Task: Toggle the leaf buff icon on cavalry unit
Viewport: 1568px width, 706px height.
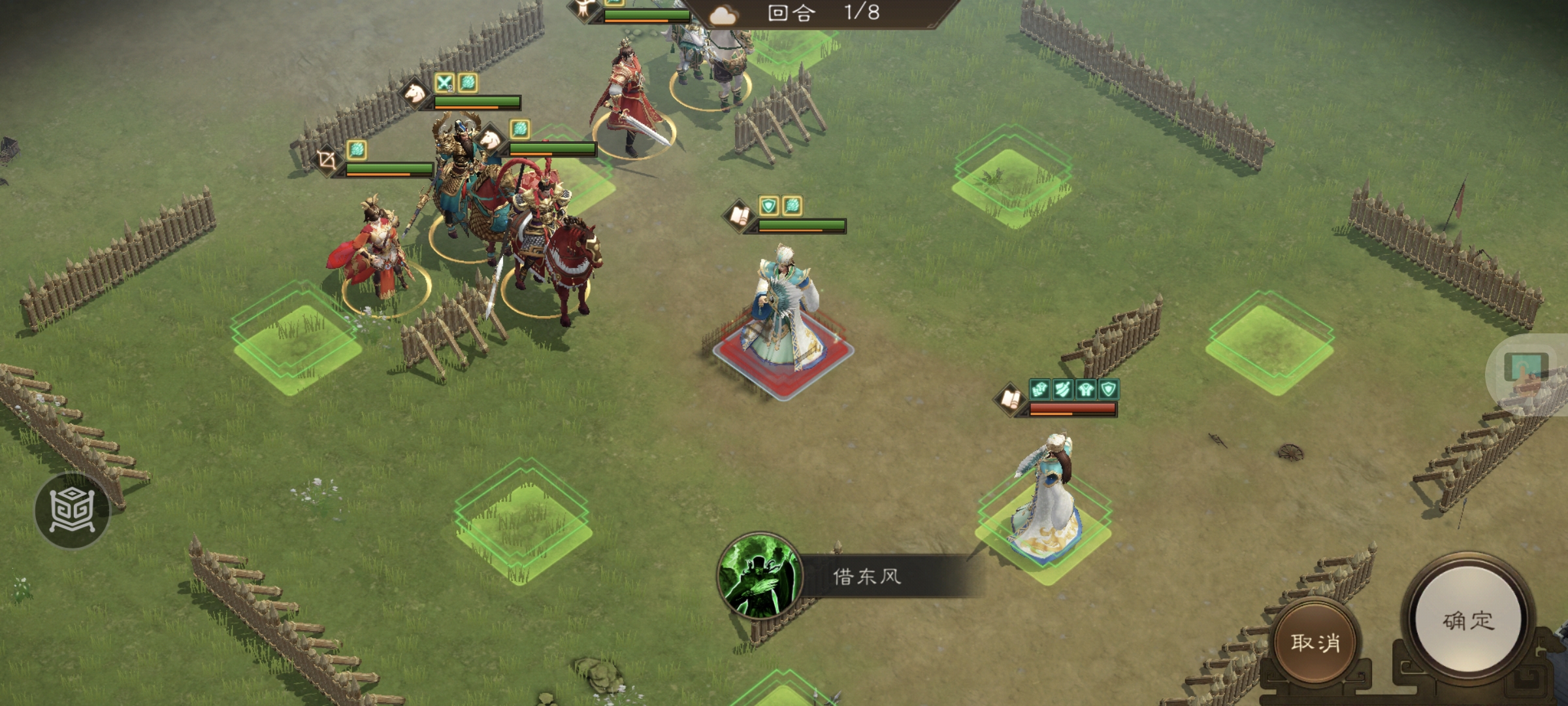Action: point(519,129)
